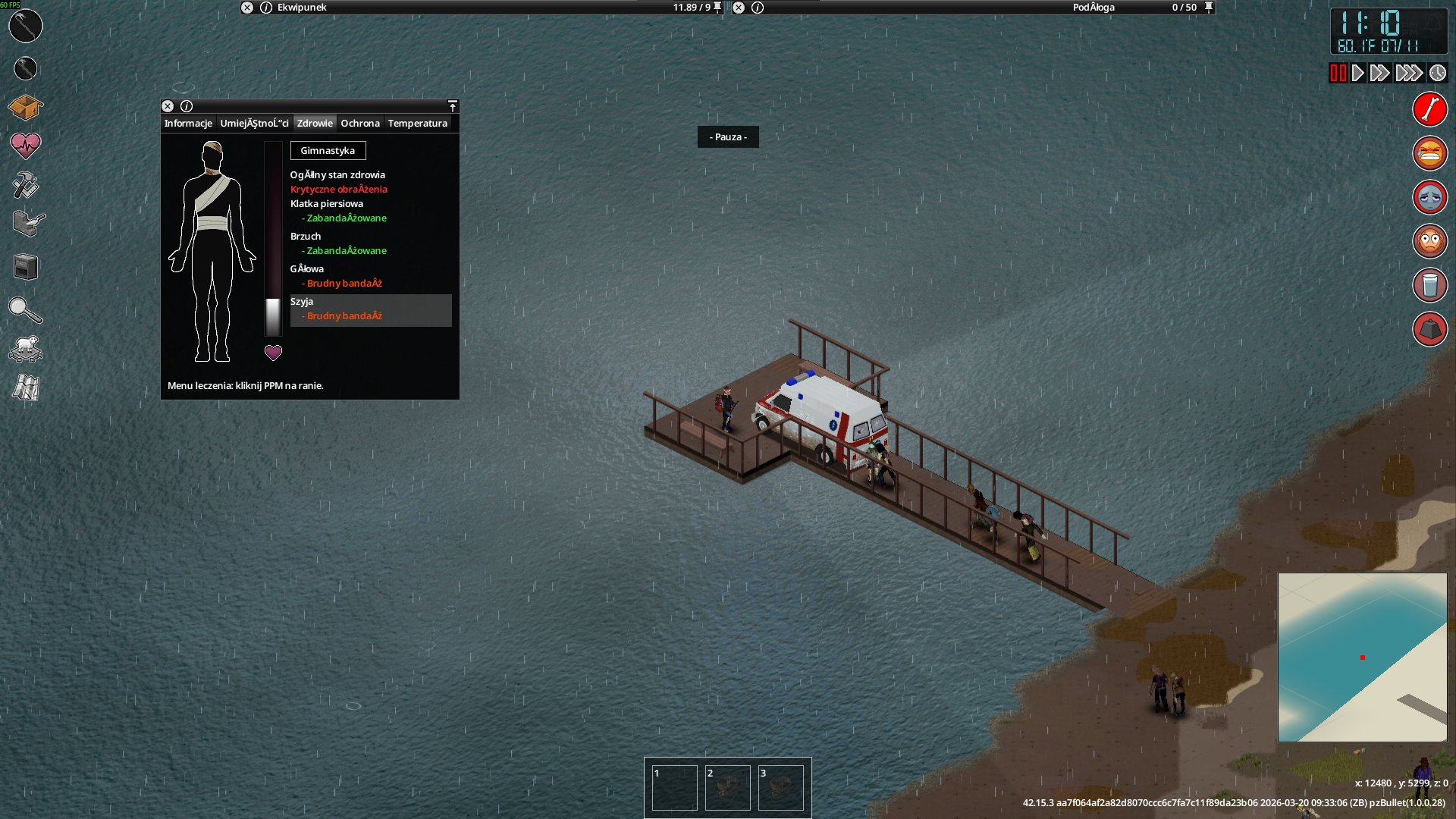
Task: Pin the Ekwipunek inventory panel
Action: (x=717, y=8)
